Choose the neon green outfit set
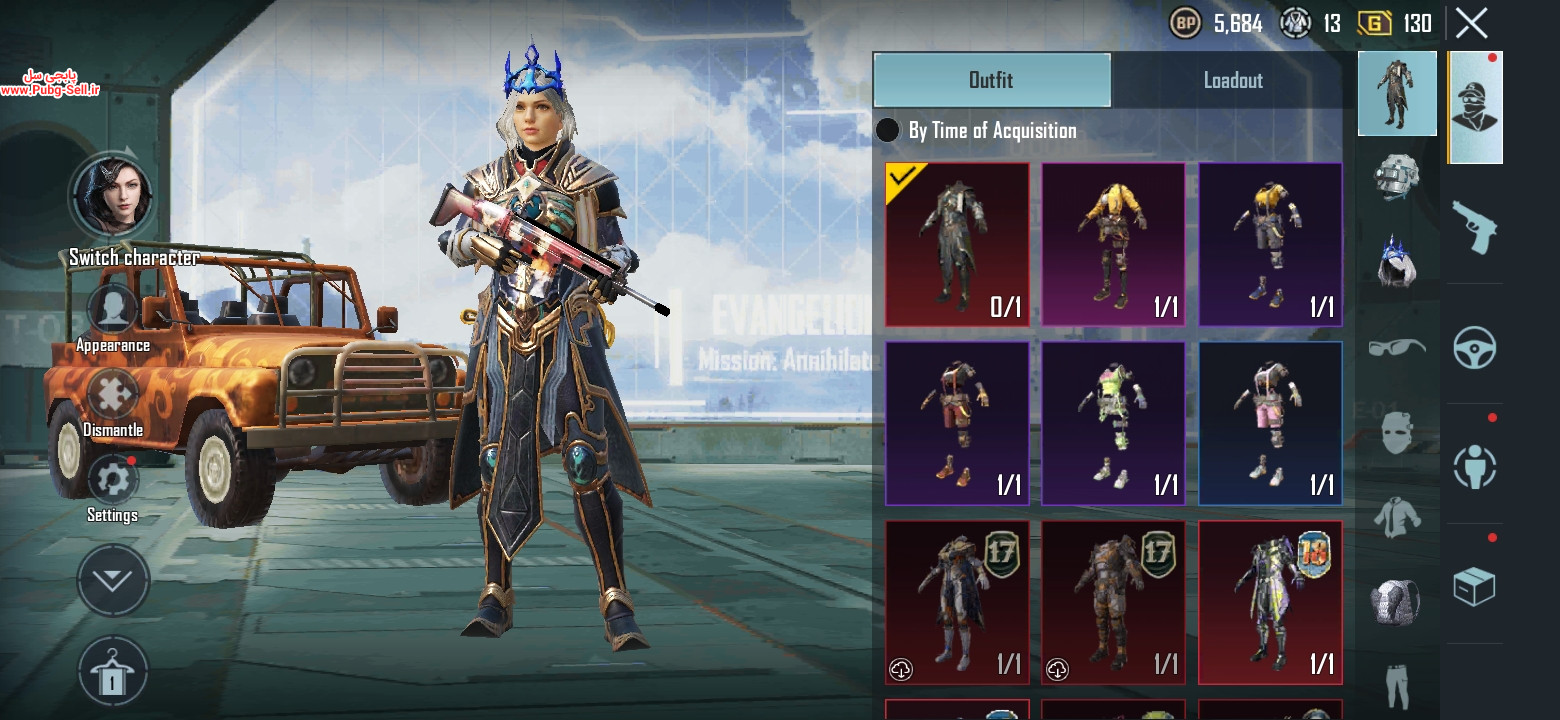 click(1113, 423)
